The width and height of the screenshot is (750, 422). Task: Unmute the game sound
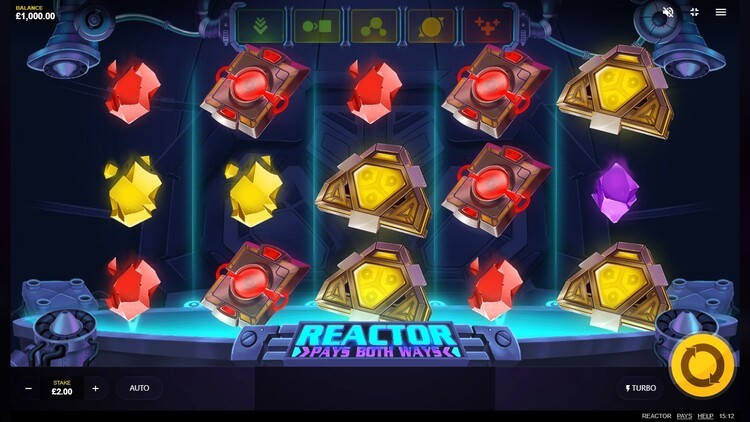[x=668, y=12]
